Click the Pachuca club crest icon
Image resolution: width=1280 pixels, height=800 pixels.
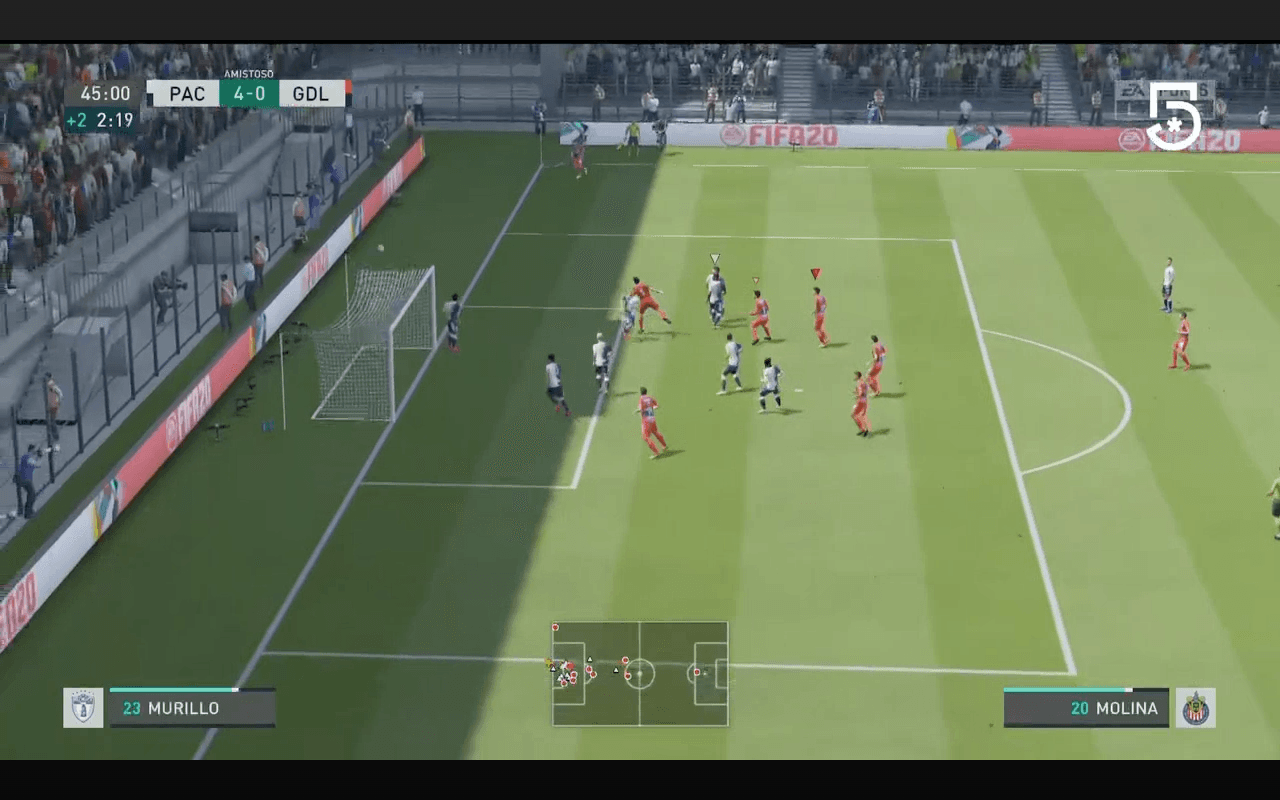coord(83,707)
